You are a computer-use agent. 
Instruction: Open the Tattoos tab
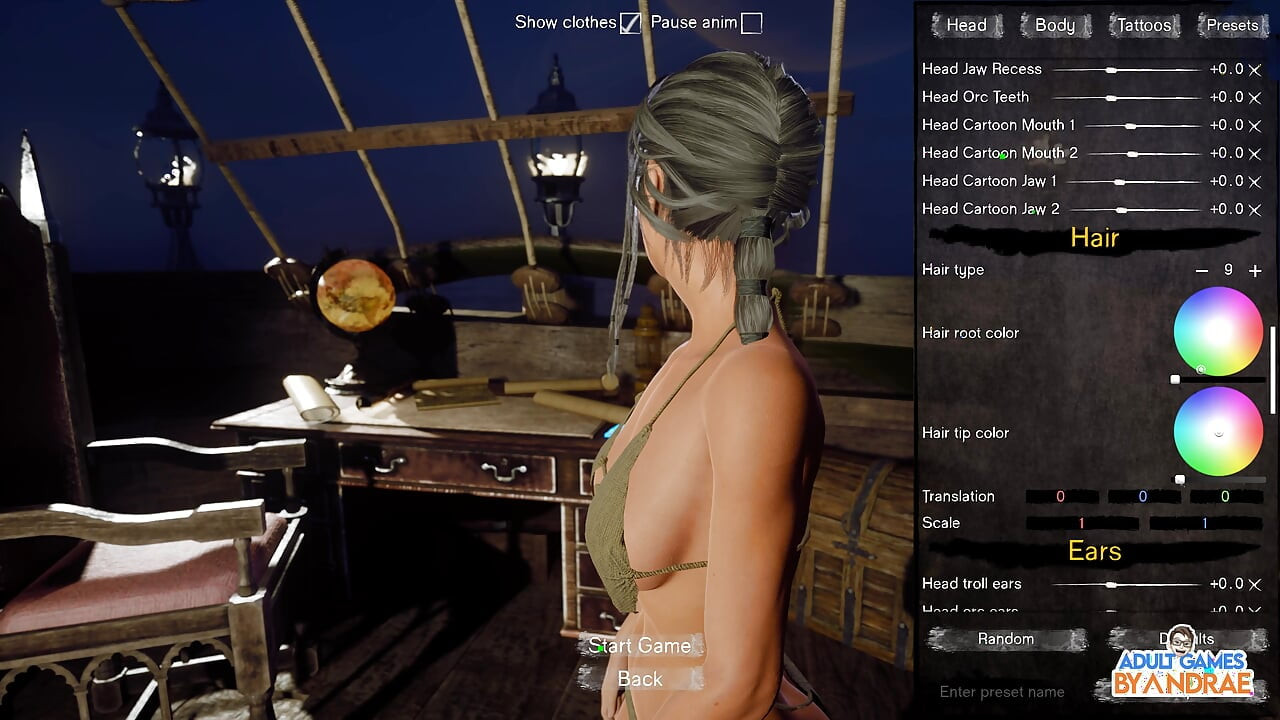point(1143,25)
